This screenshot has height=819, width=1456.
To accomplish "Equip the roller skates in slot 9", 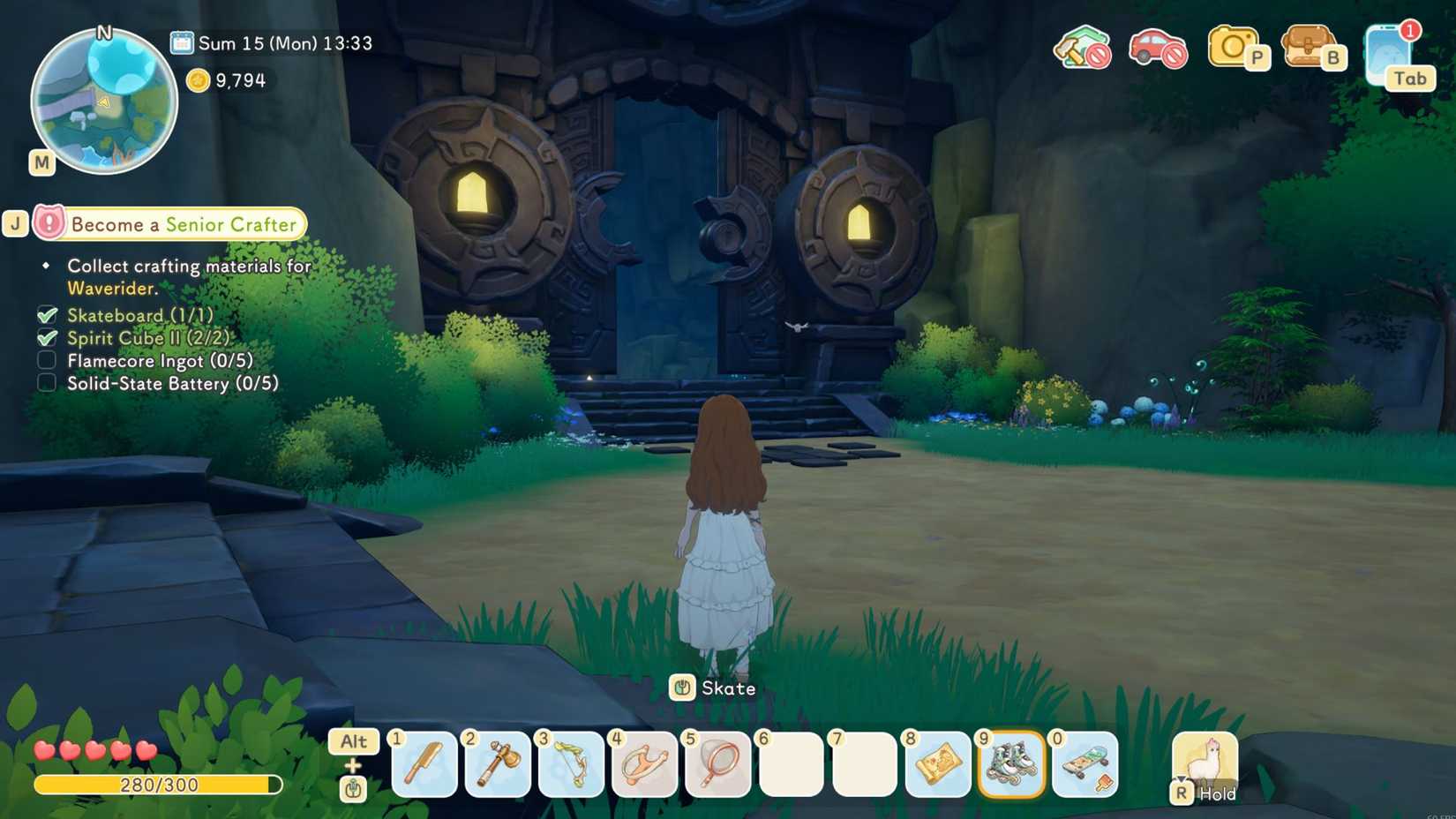I will pyautogui.click(x=1010, y=766).
